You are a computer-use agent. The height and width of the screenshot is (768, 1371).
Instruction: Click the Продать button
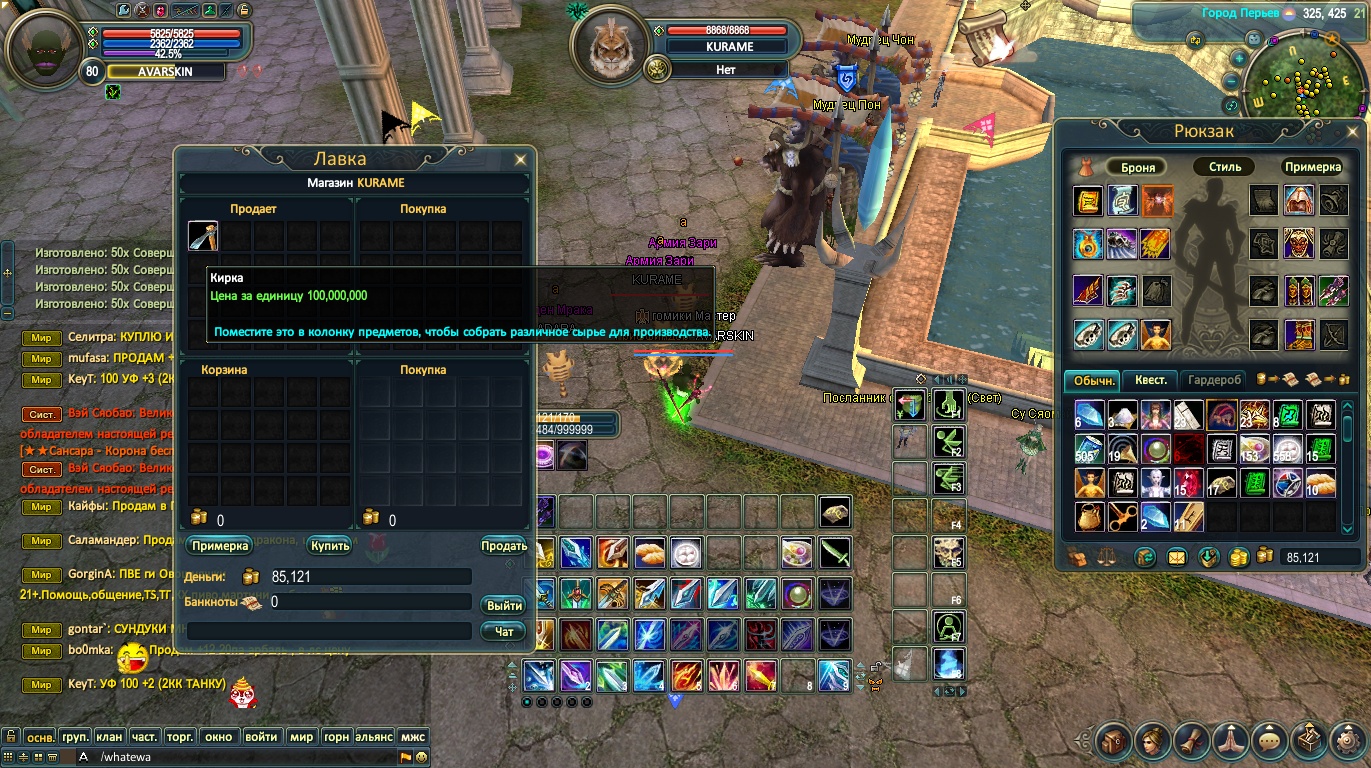tap(504, 546)
